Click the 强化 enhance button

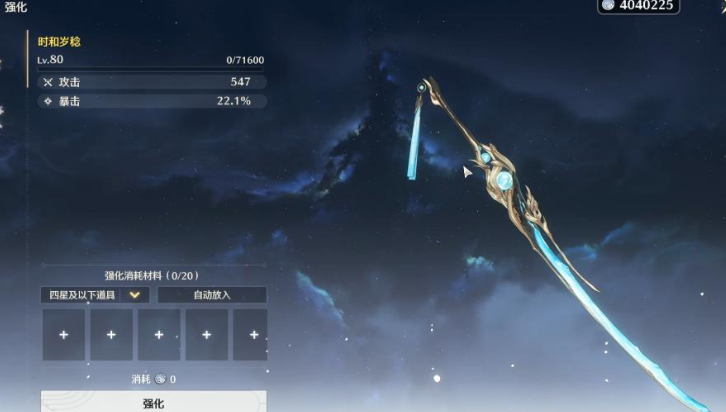(153, 402)
